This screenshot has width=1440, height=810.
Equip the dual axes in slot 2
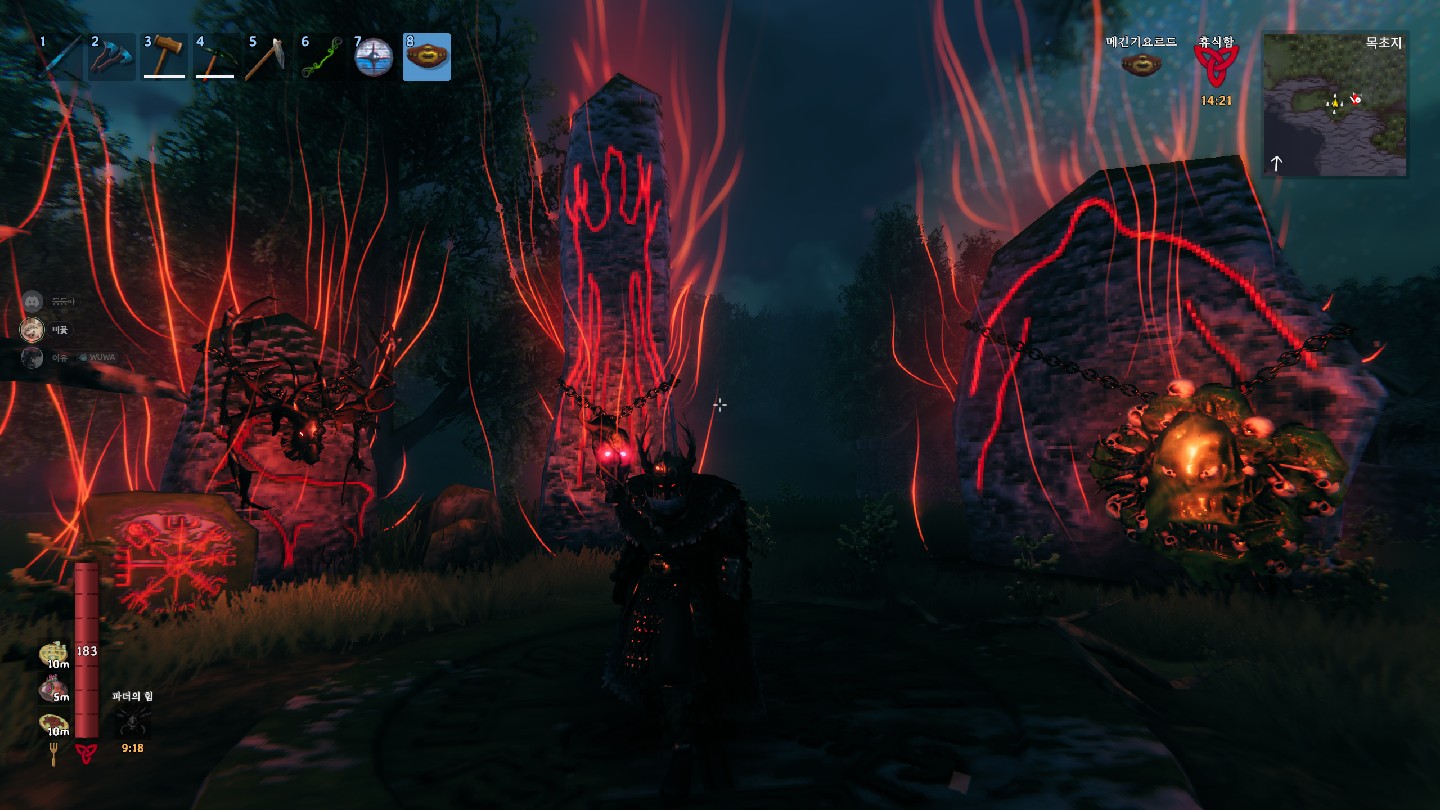click(112, 57)
